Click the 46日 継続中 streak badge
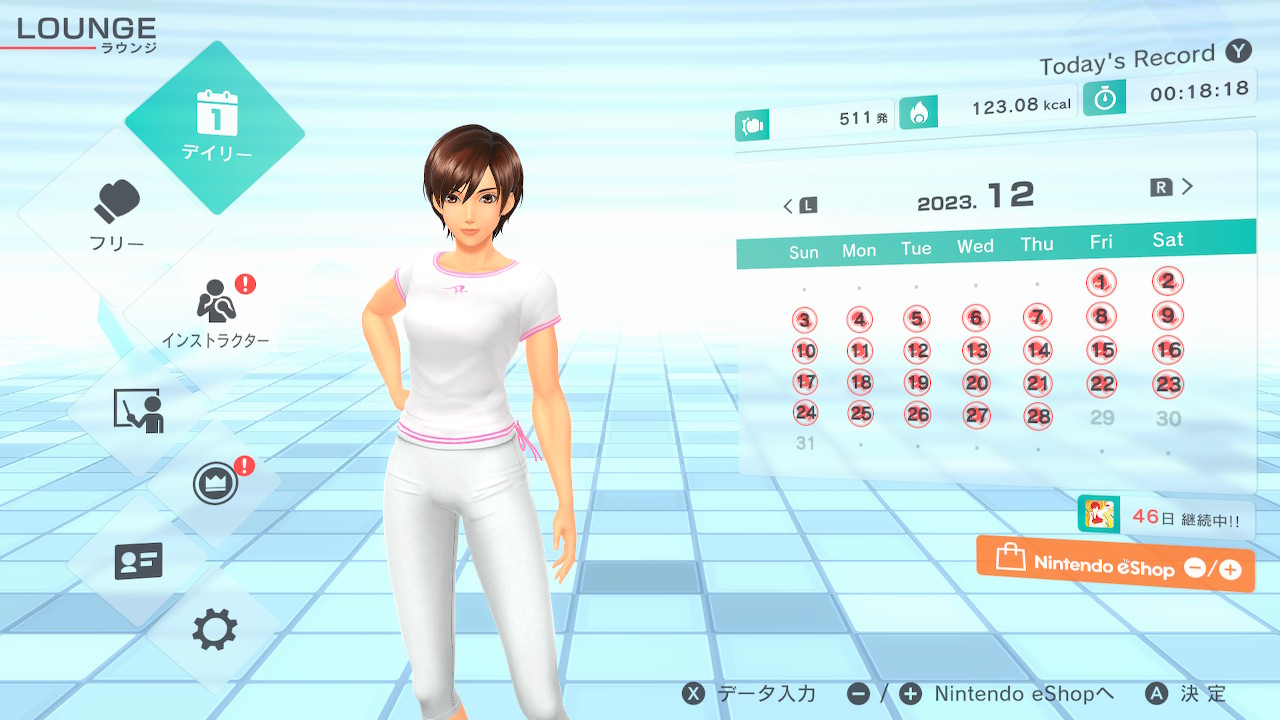 click(1166, 518)
